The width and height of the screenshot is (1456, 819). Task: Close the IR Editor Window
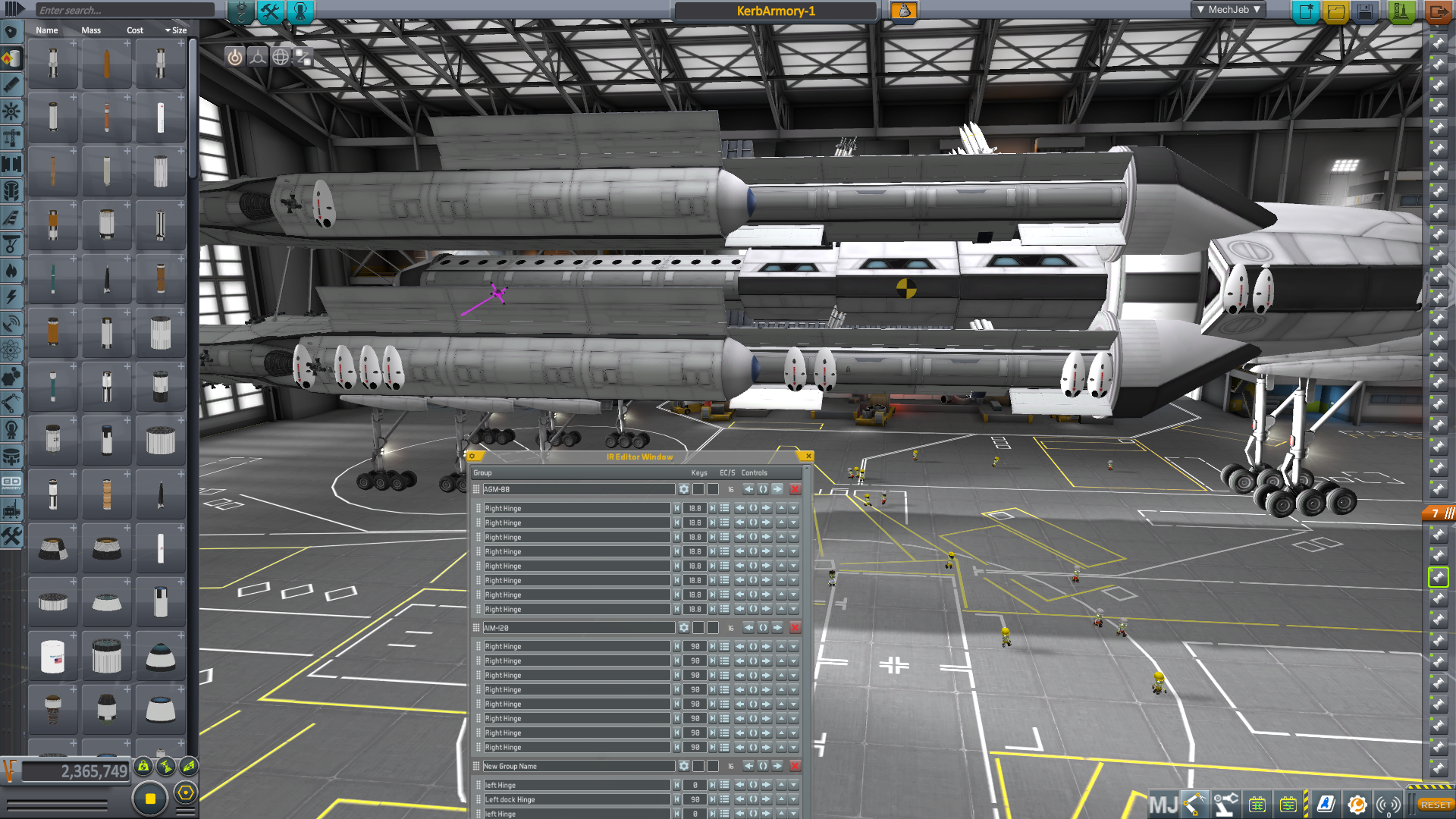808,457
